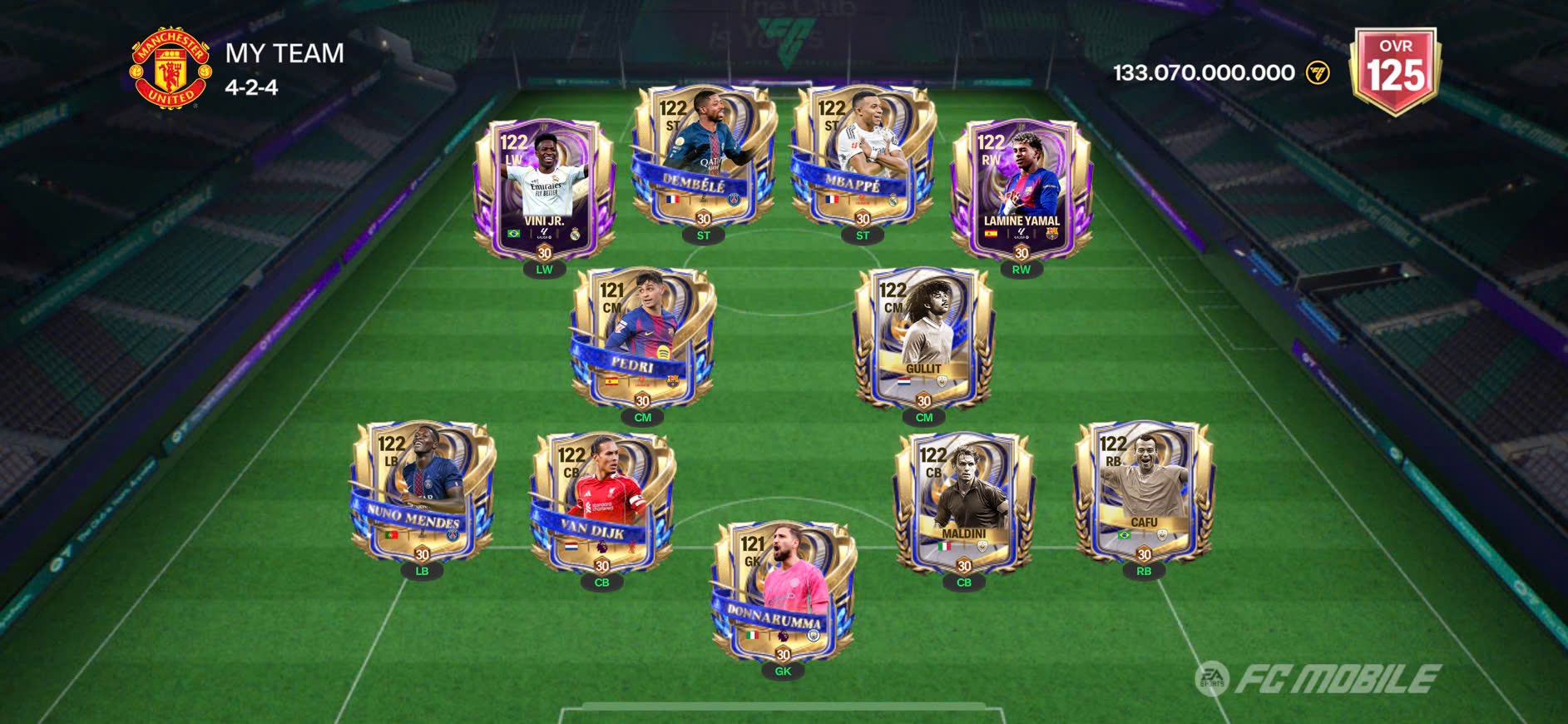1568x724 pixels.
Task: Select the Mbappé striker card
Action: pos(863,156)
